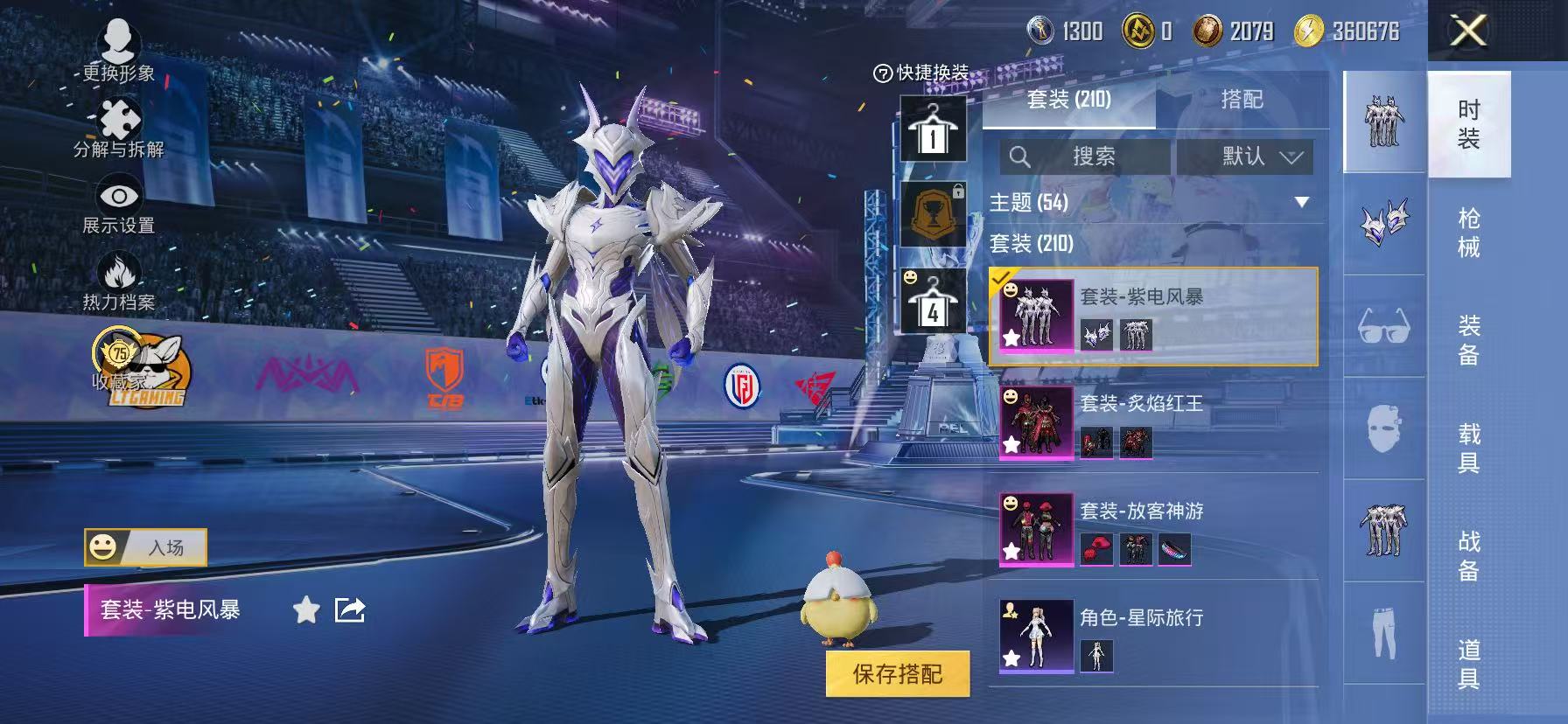Favorite the outfit with the star icon

point(306,609)
